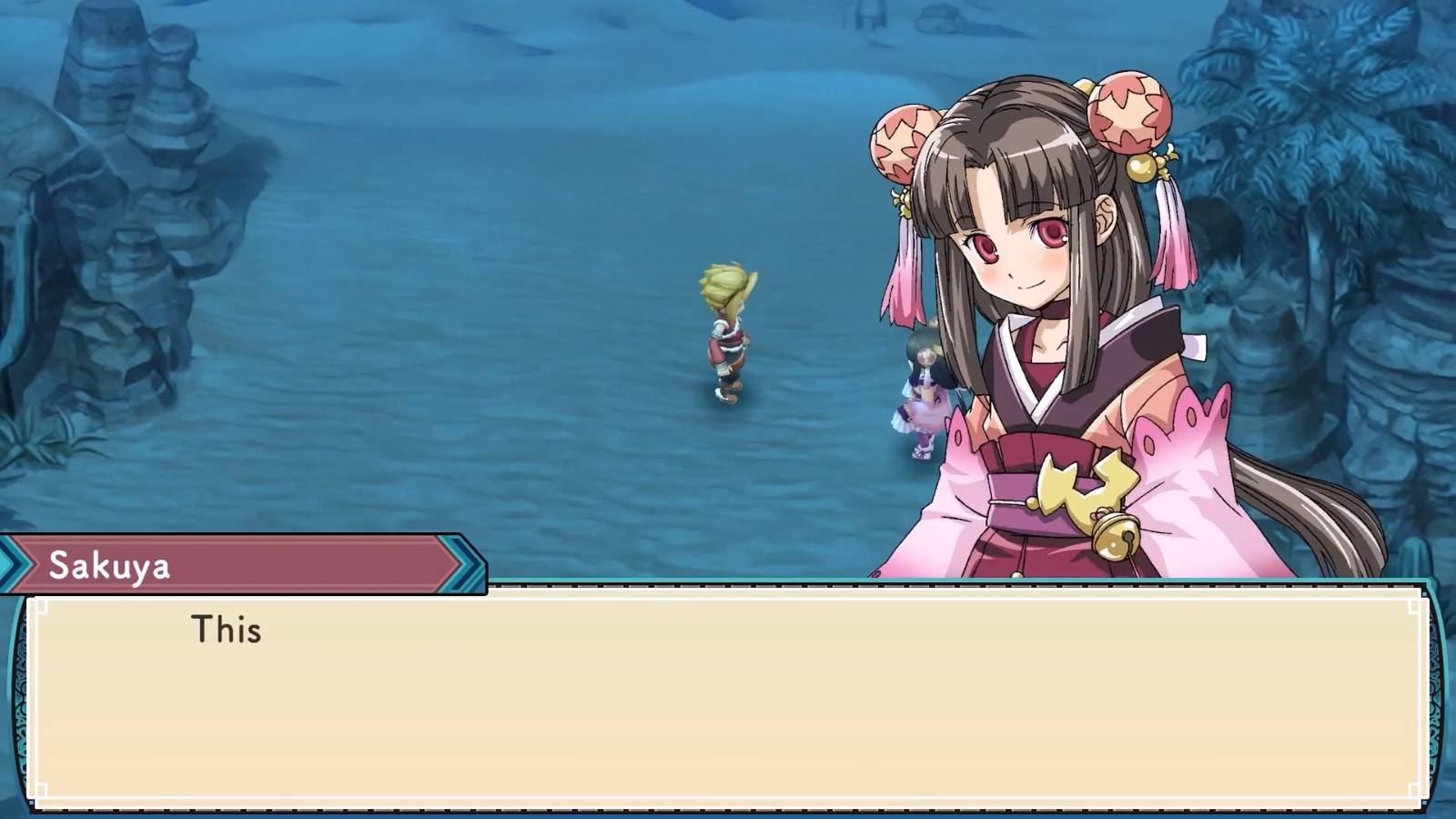The width and height of the screenshot is (1456, 819).
Task: Click the word This in the dialogue
Action: pyautogui.click(x=227, y=630)
